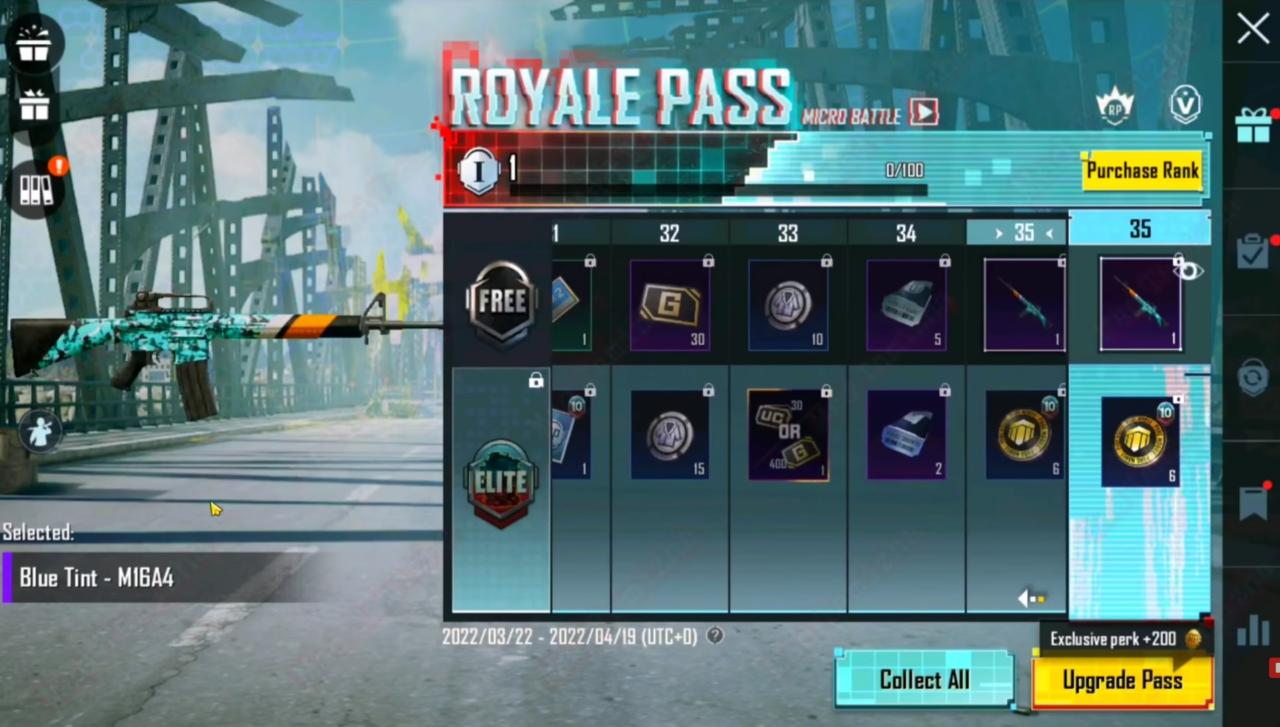
Task: Select the rank 34 free crate reward
Action: pos(906,305)
